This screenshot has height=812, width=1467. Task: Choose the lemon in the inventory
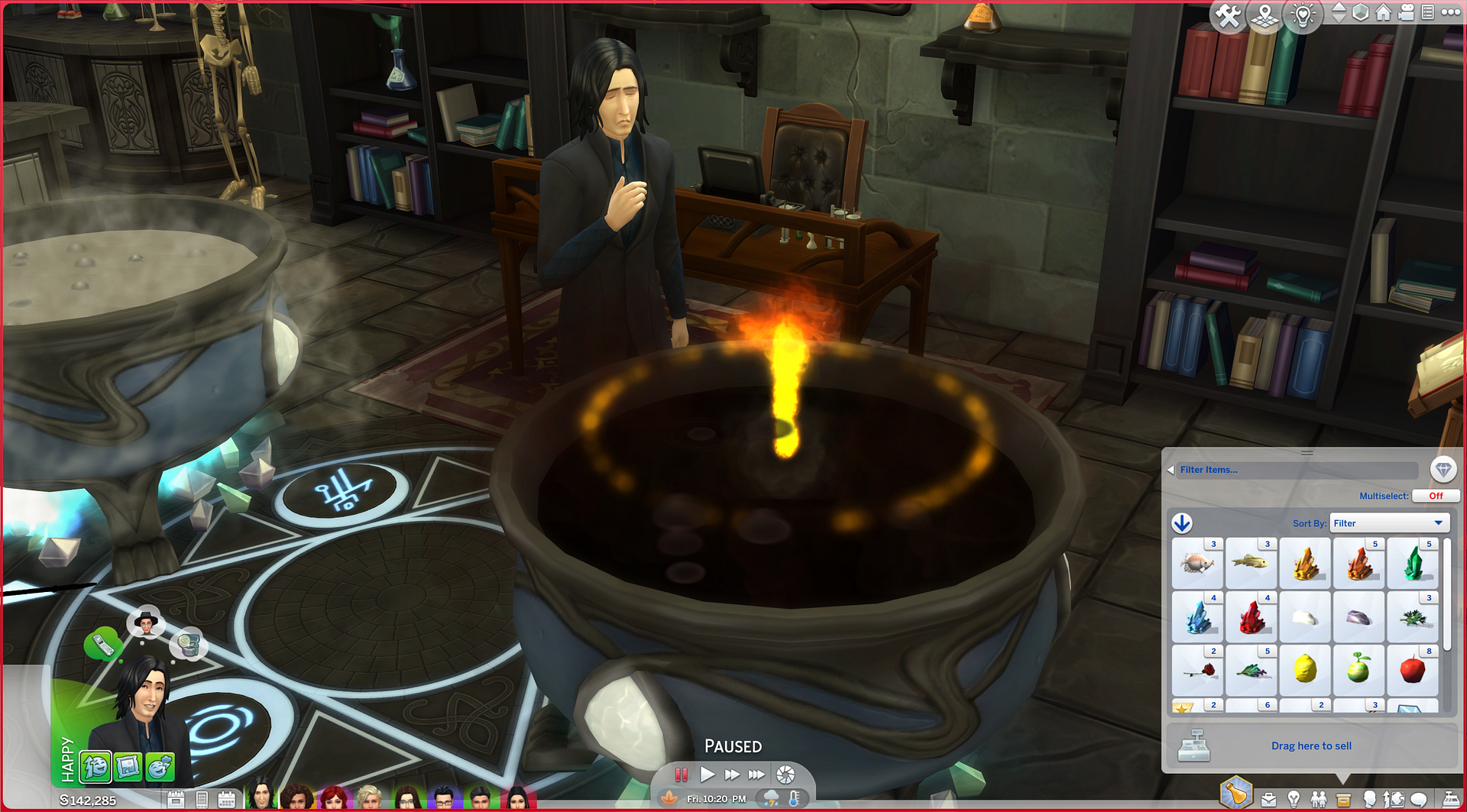(x=1305, y=670)
